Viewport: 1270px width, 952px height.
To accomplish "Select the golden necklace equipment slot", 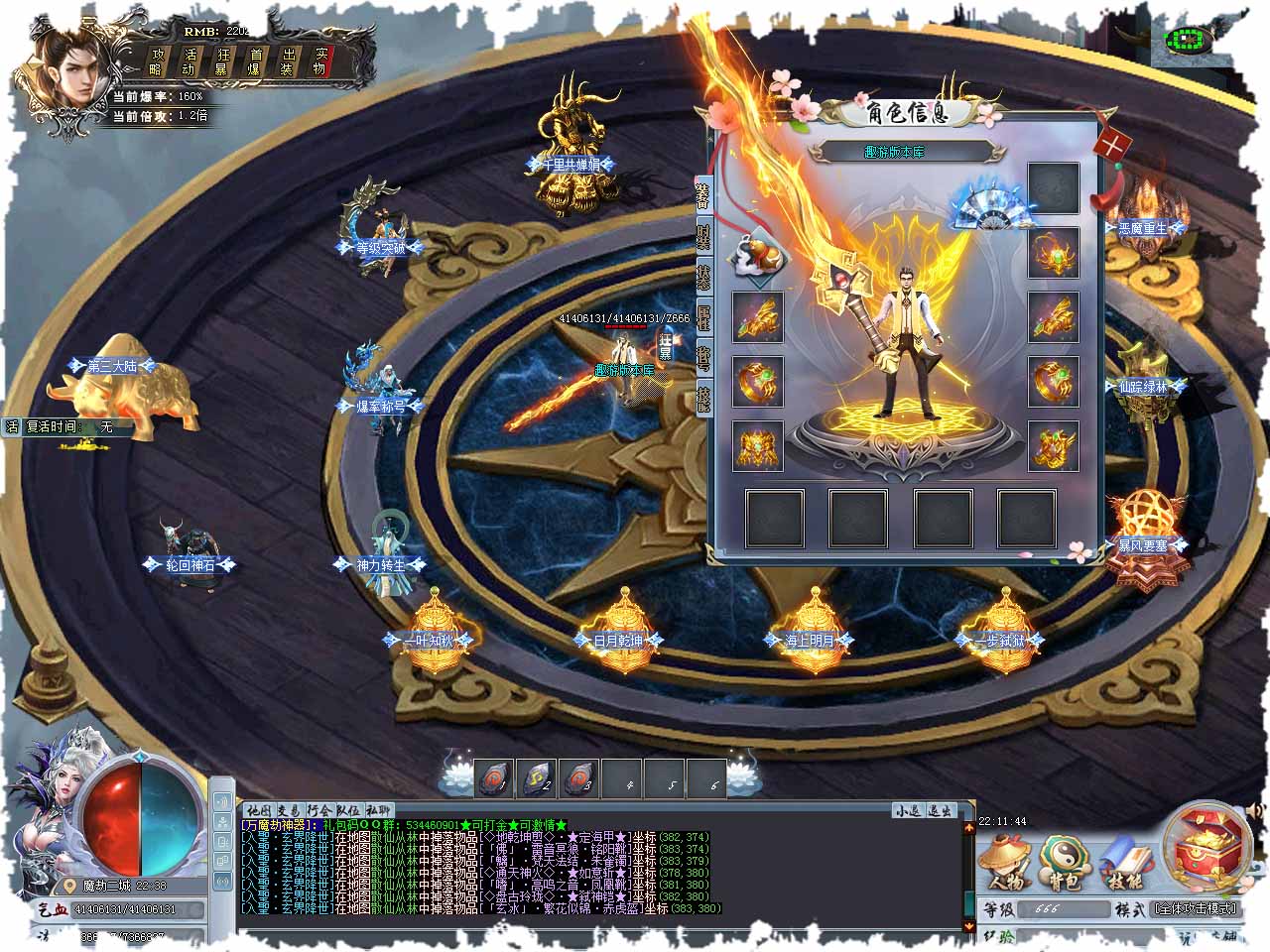I will pos(1054,252).
